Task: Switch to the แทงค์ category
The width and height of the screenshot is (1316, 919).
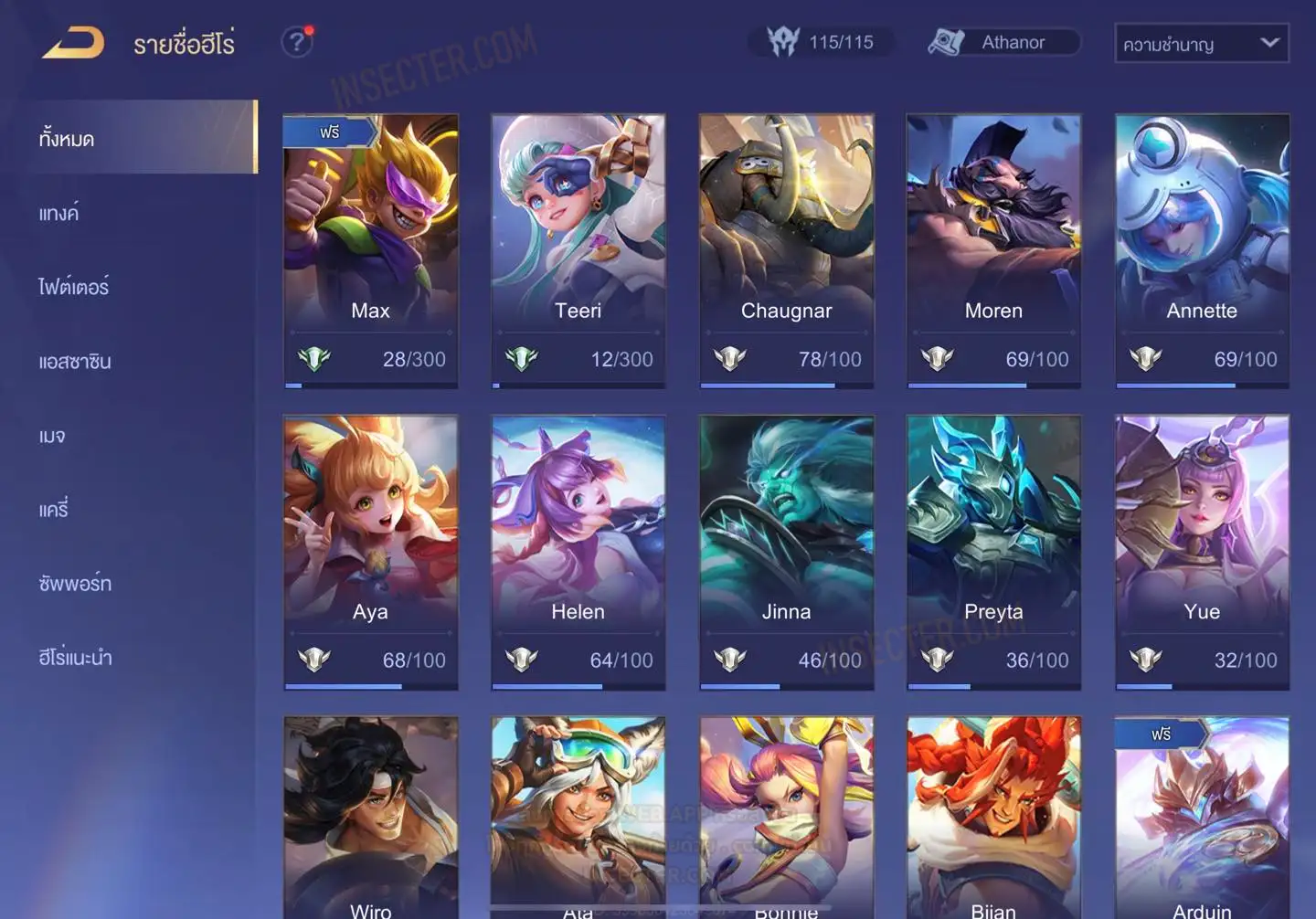Action: [x=59, y=214]
